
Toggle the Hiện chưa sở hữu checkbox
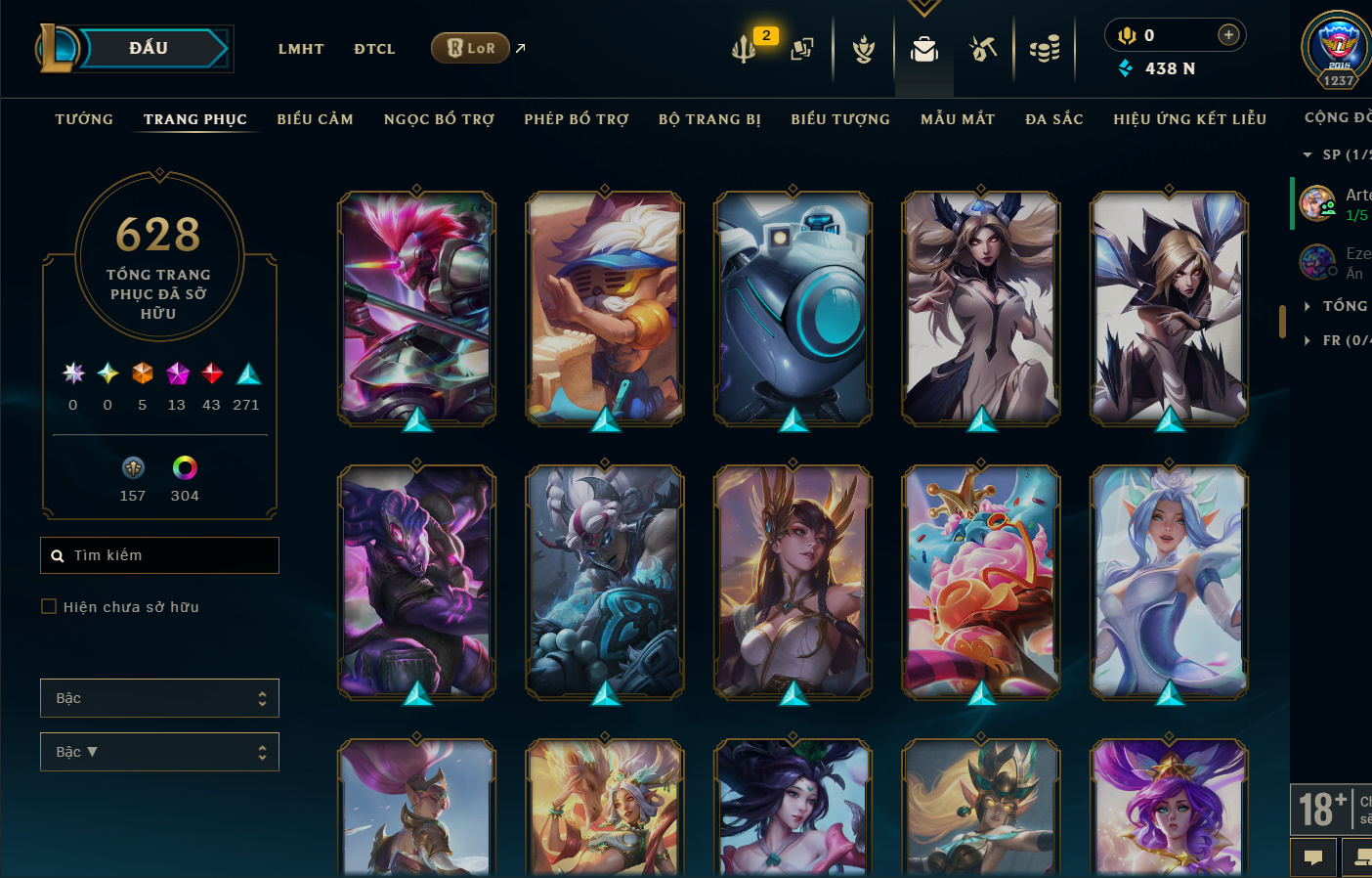pyautogui.click(x=49, y=607)
